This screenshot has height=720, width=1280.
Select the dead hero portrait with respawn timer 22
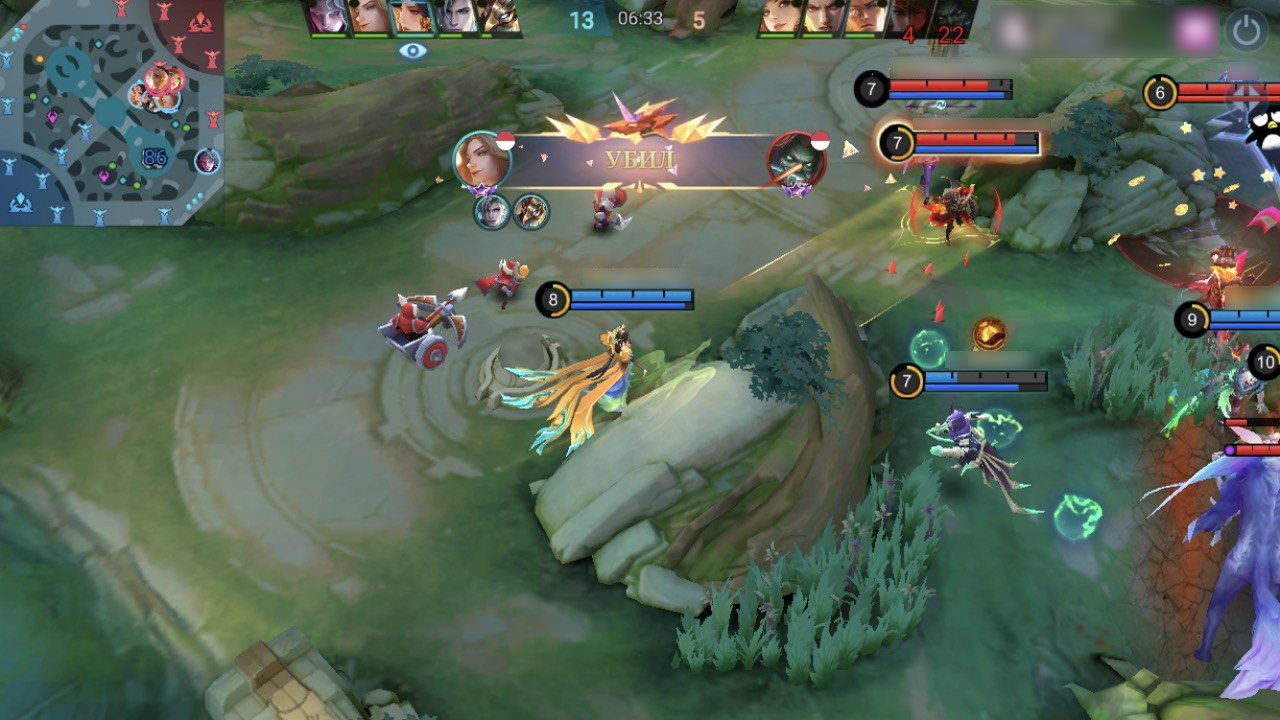951,19
